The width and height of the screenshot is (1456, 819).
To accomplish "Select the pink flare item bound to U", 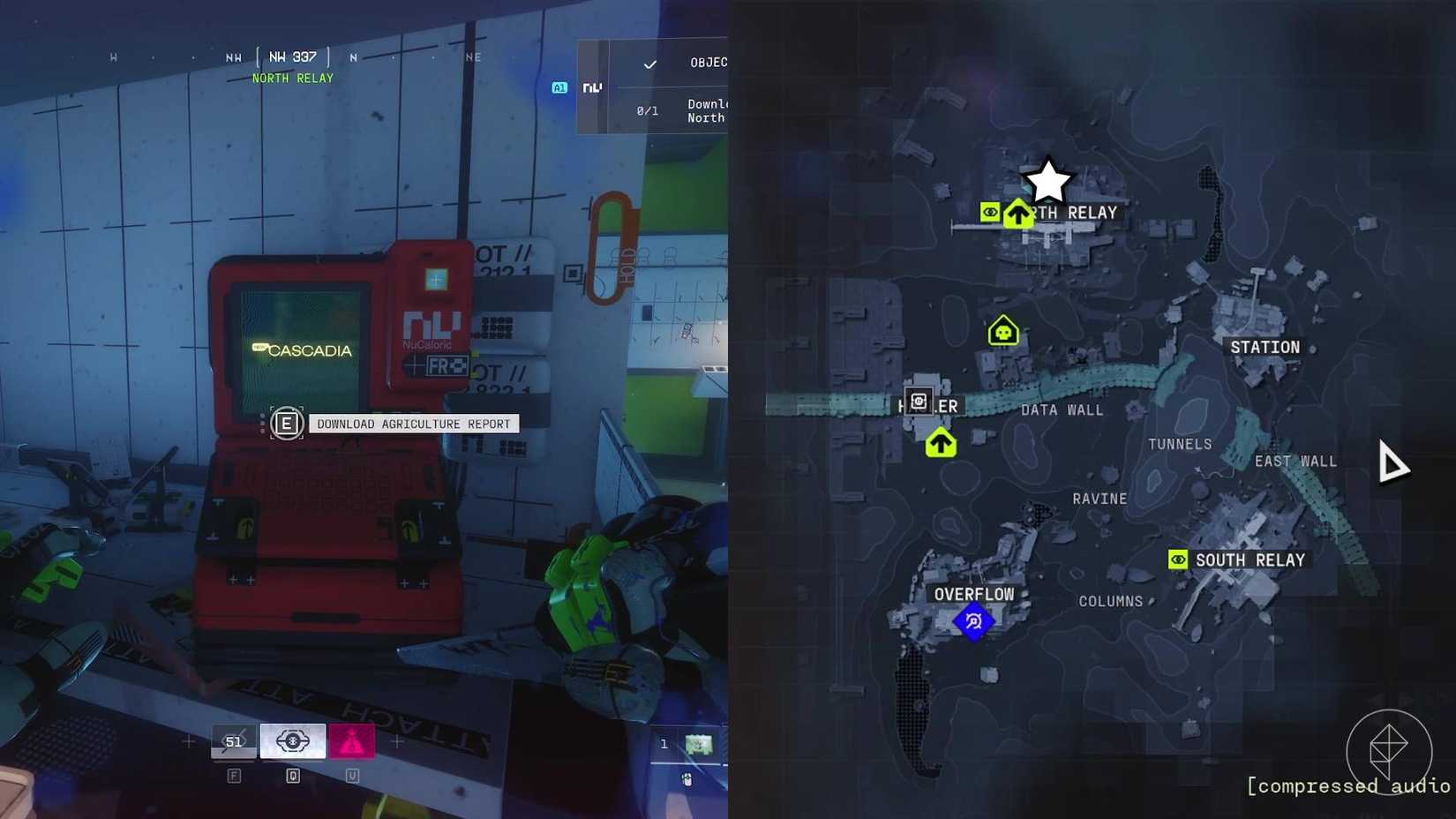I will coord(352,740).
